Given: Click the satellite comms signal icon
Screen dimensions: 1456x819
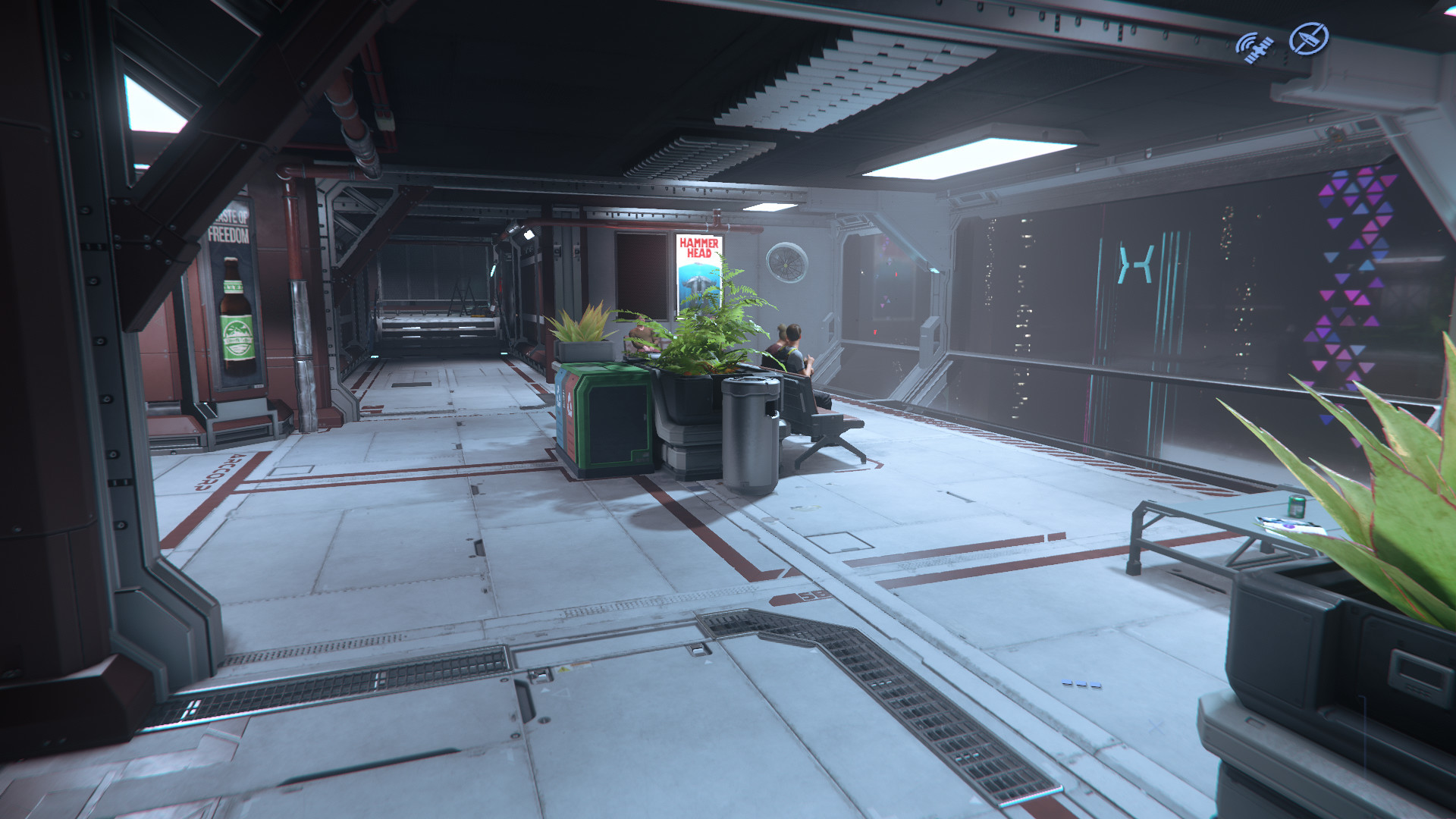Looking at the screenshot, I should pyautogui.click(x=1254, y=47).
